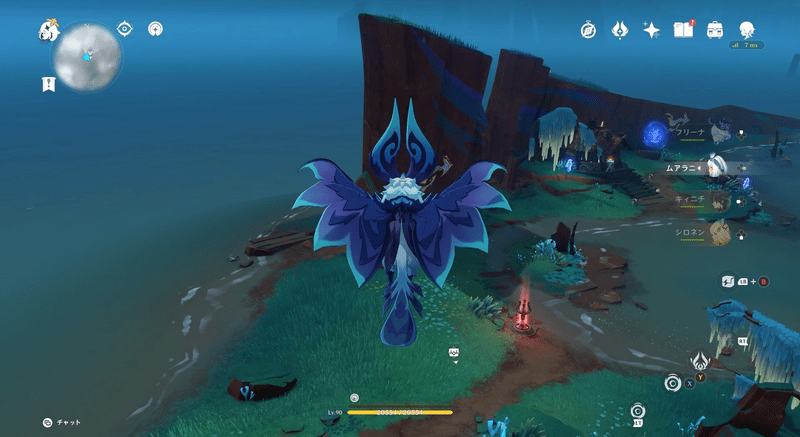Open the winged emblem icon in the top bar
800x437 pixels.
pyautogui.click(x=619, y=30)
